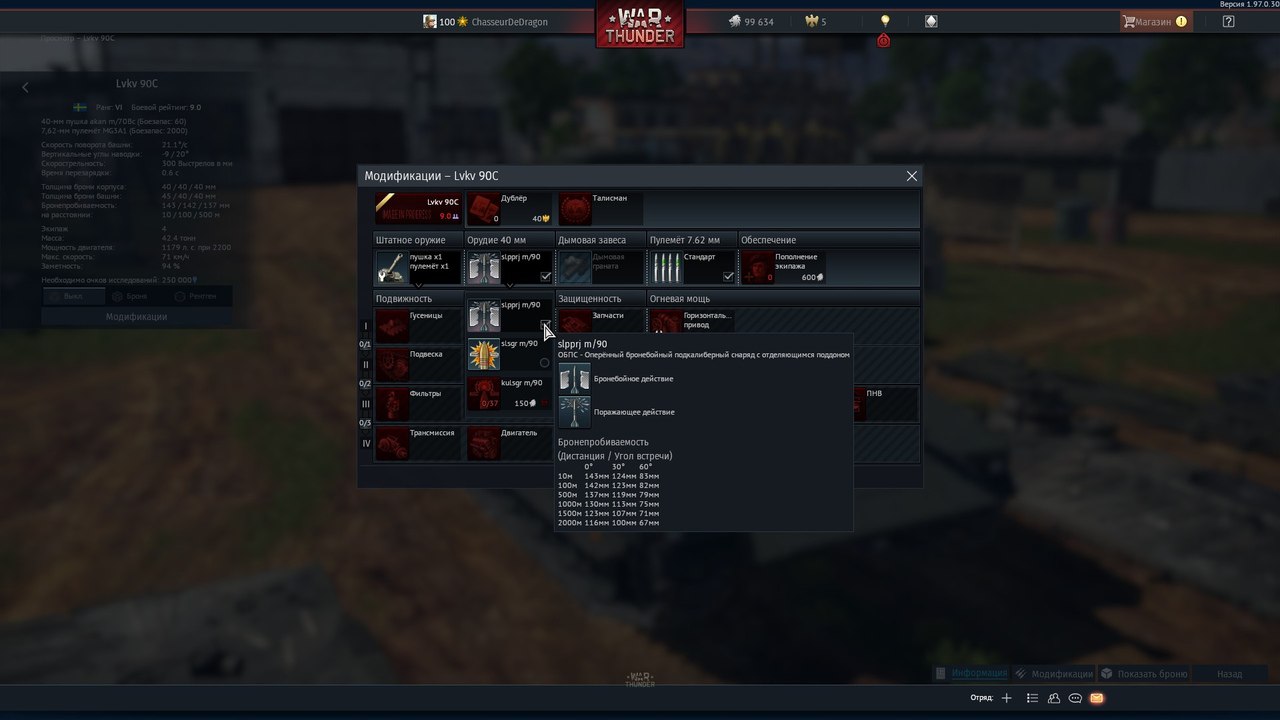
Task: Open the chat speech bubble icon
Action: (1075, 698)
